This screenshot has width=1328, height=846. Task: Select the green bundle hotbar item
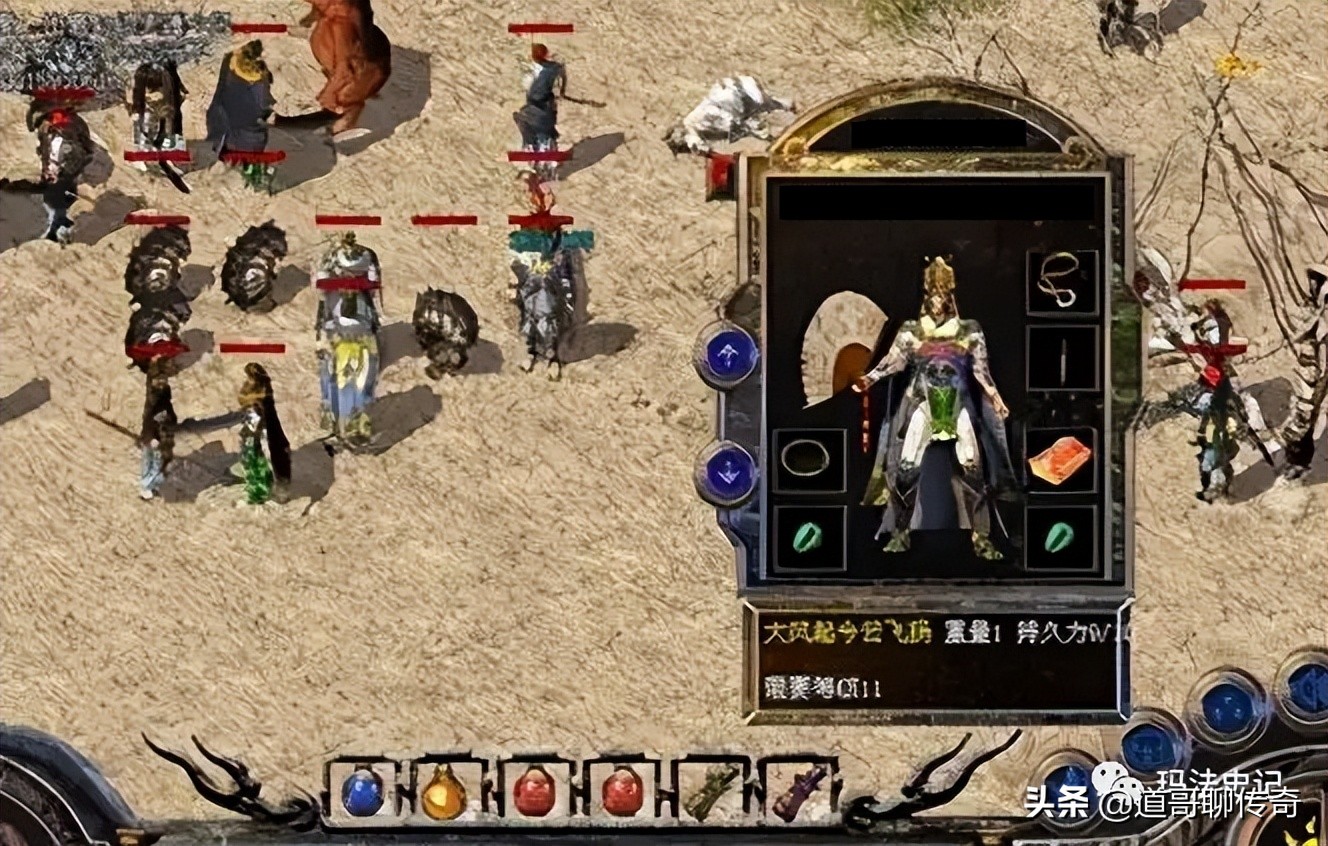pyautogui.click(x=712, y=793)
